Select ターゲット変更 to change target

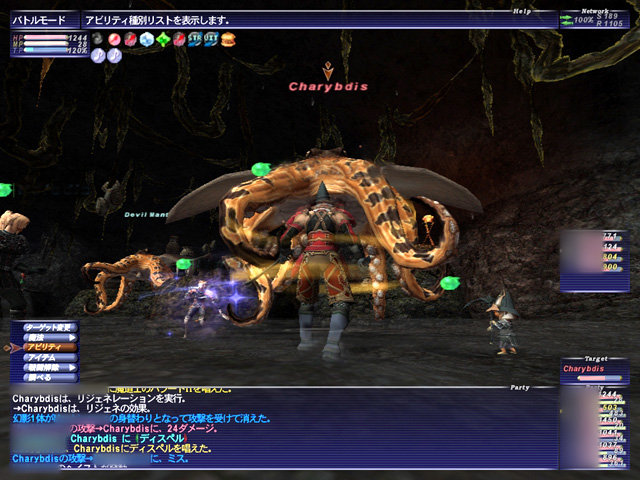[44, 327]
